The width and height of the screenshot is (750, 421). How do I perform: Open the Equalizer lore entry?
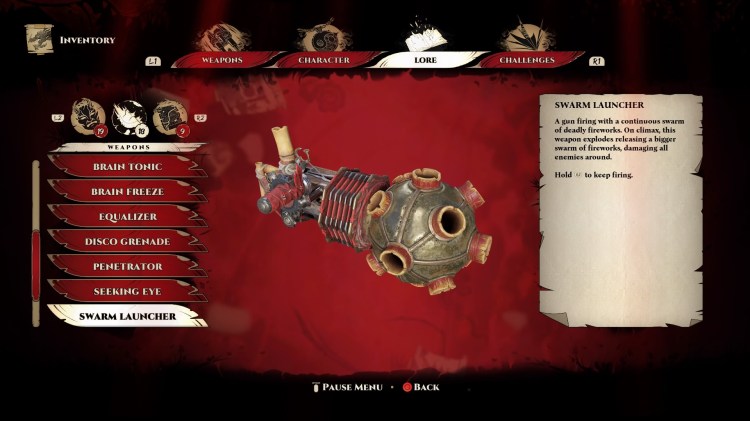click(x=128, y=216)
